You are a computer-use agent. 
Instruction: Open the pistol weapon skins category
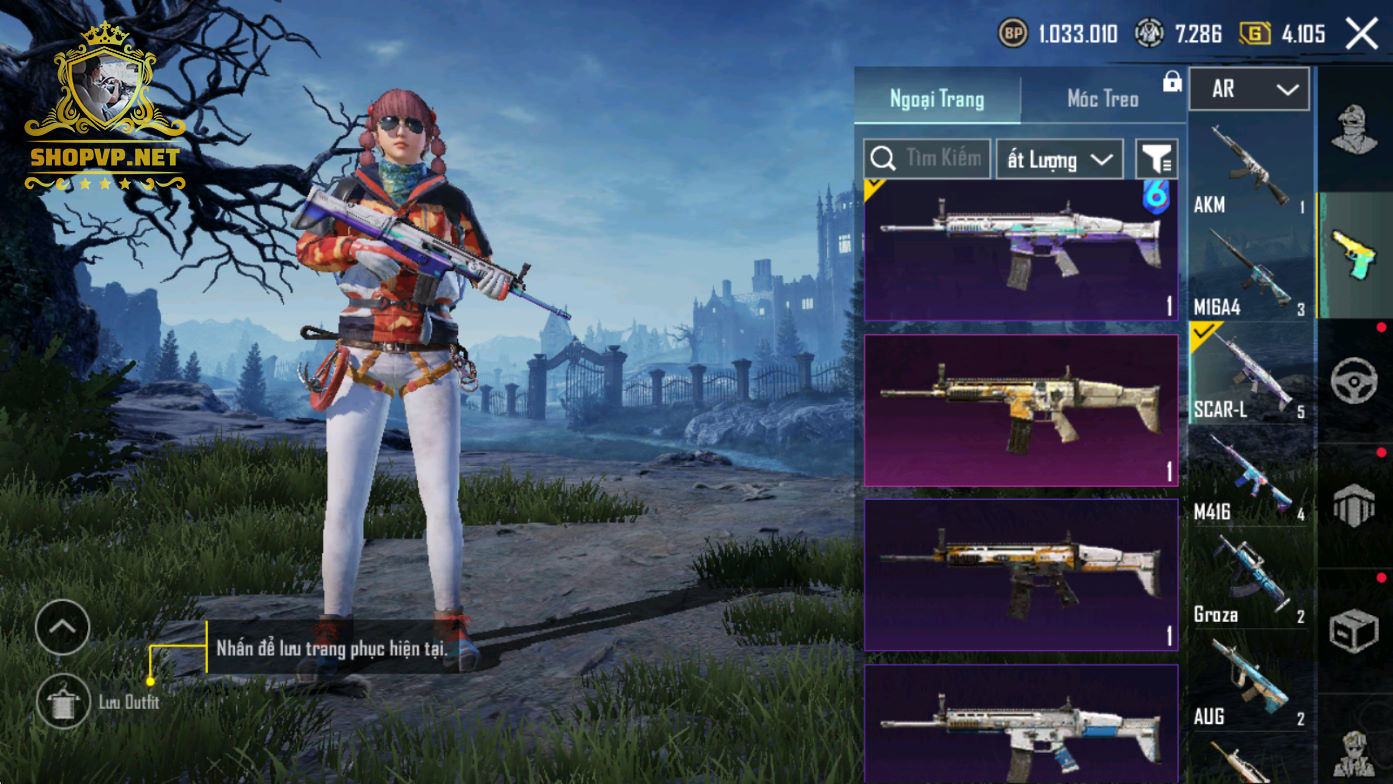click(1354, 255)
